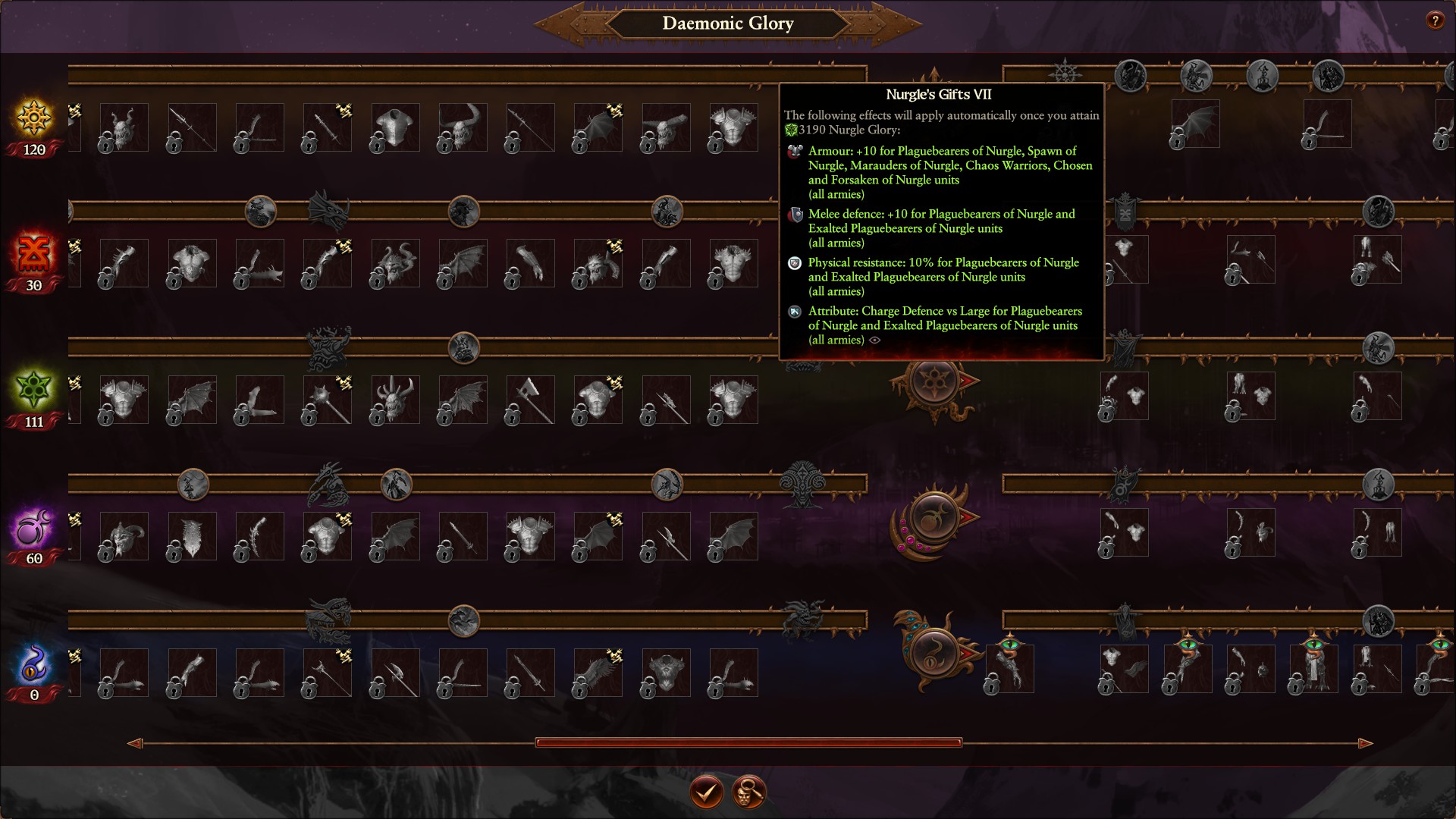Viewport: 1456px width, 819px height.
Task: Click the right scroll arrow below the glory rows
Action: click(1365, 744)
